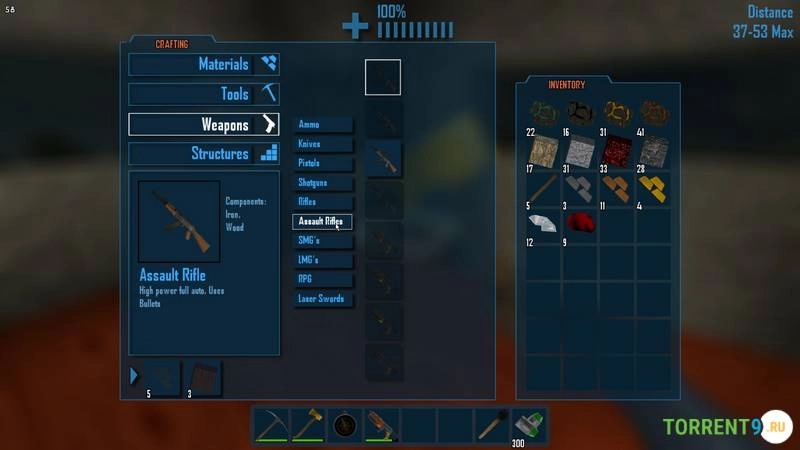800x450 pixels.
Task: Select the Structures crafting category
Action: pyautogui.click(x=204, y=154)
